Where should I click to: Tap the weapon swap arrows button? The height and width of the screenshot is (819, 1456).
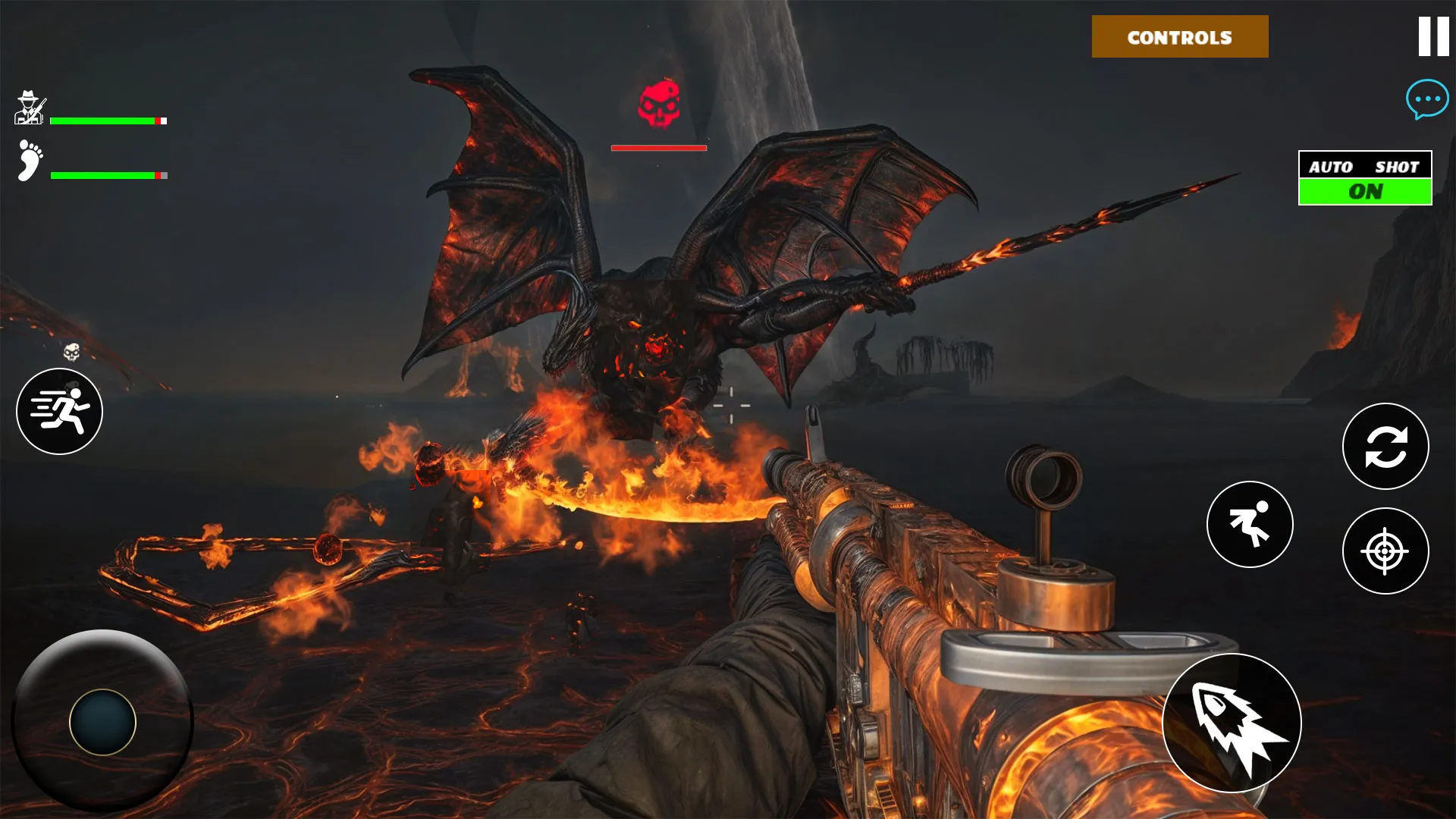1385,446
